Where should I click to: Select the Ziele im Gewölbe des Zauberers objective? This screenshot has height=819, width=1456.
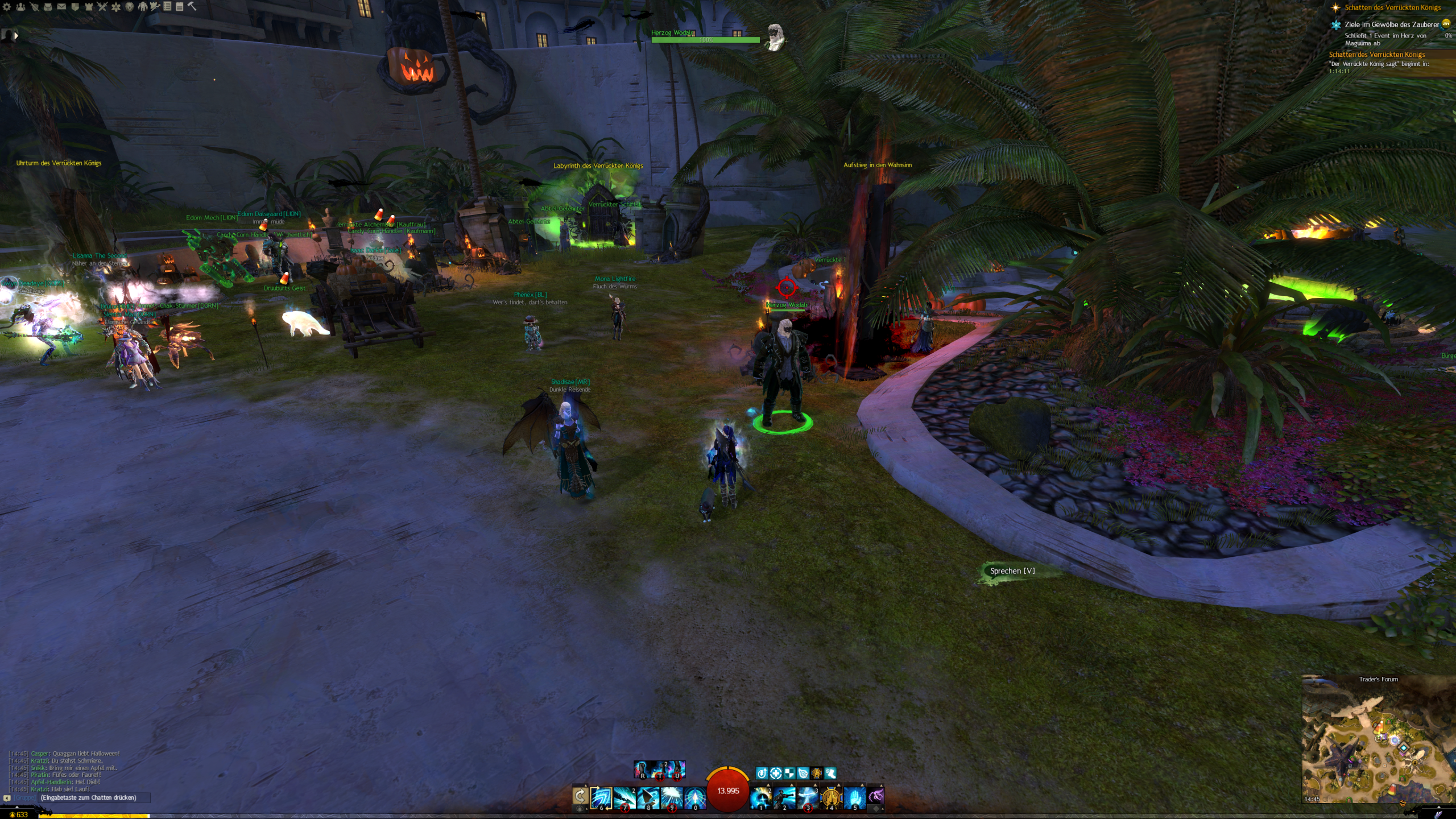(1391, 24)
